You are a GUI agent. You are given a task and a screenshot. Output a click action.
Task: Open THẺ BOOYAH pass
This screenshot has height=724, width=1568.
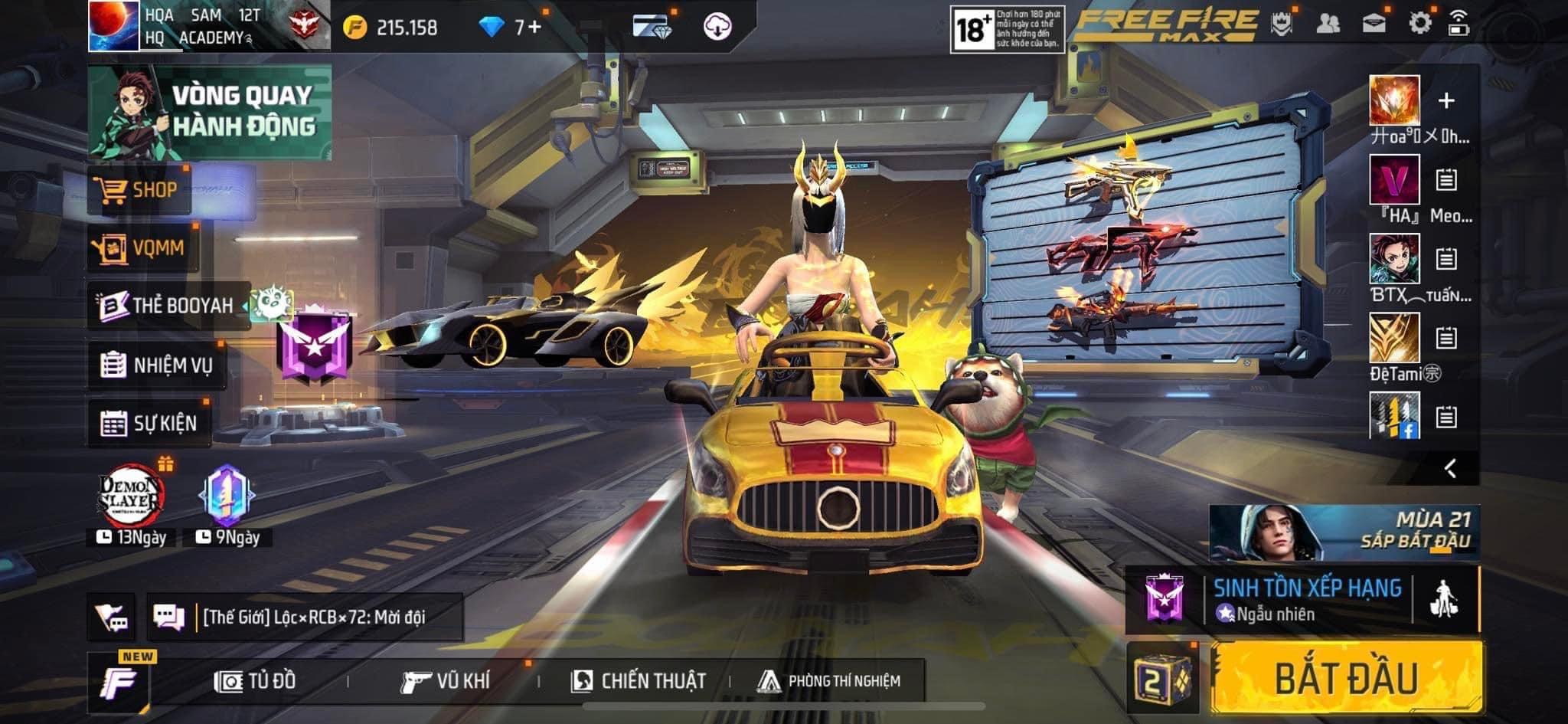pos(168,306)
